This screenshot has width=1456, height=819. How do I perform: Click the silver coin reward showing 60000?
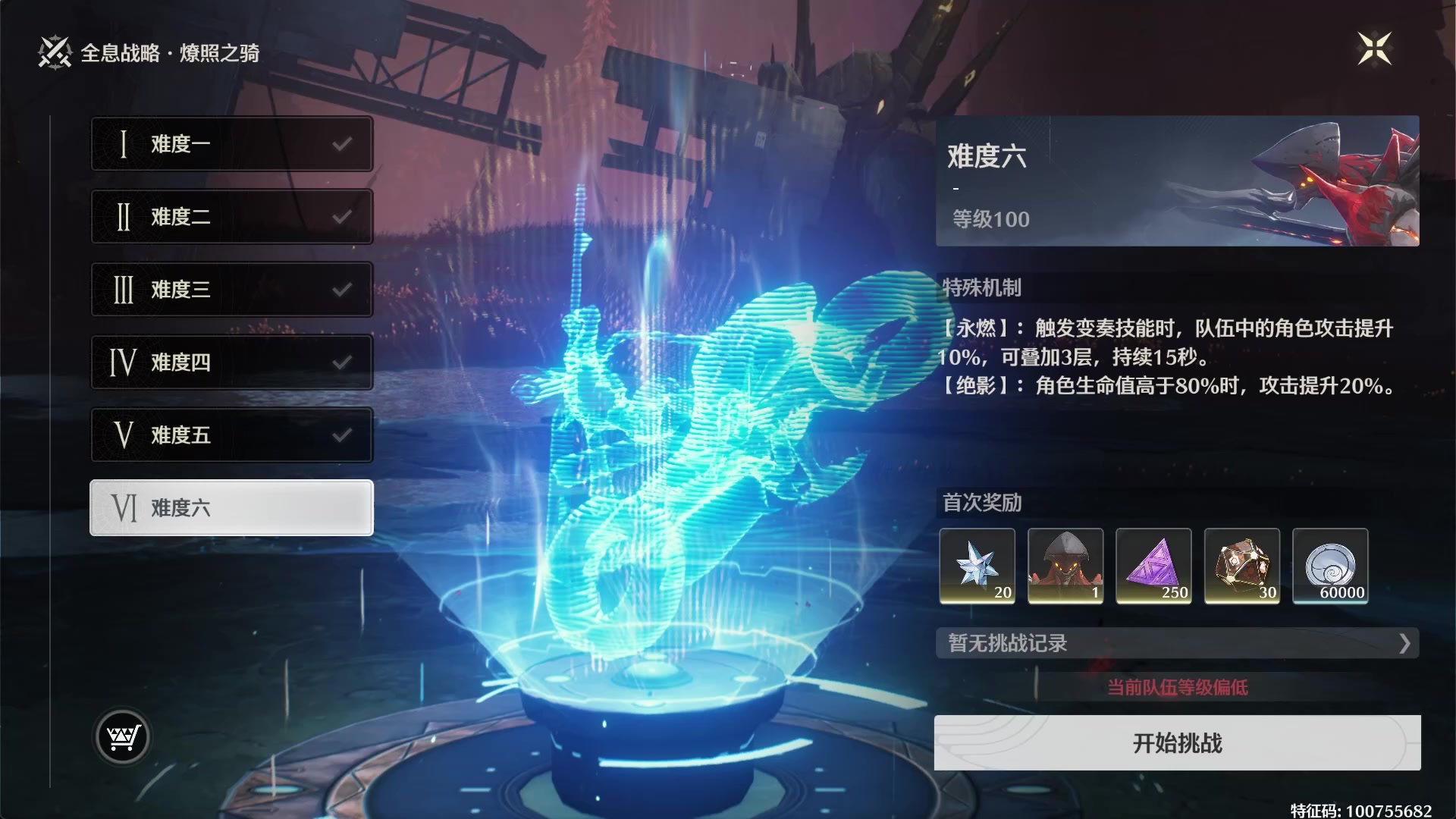click(x=1331, y=566)
